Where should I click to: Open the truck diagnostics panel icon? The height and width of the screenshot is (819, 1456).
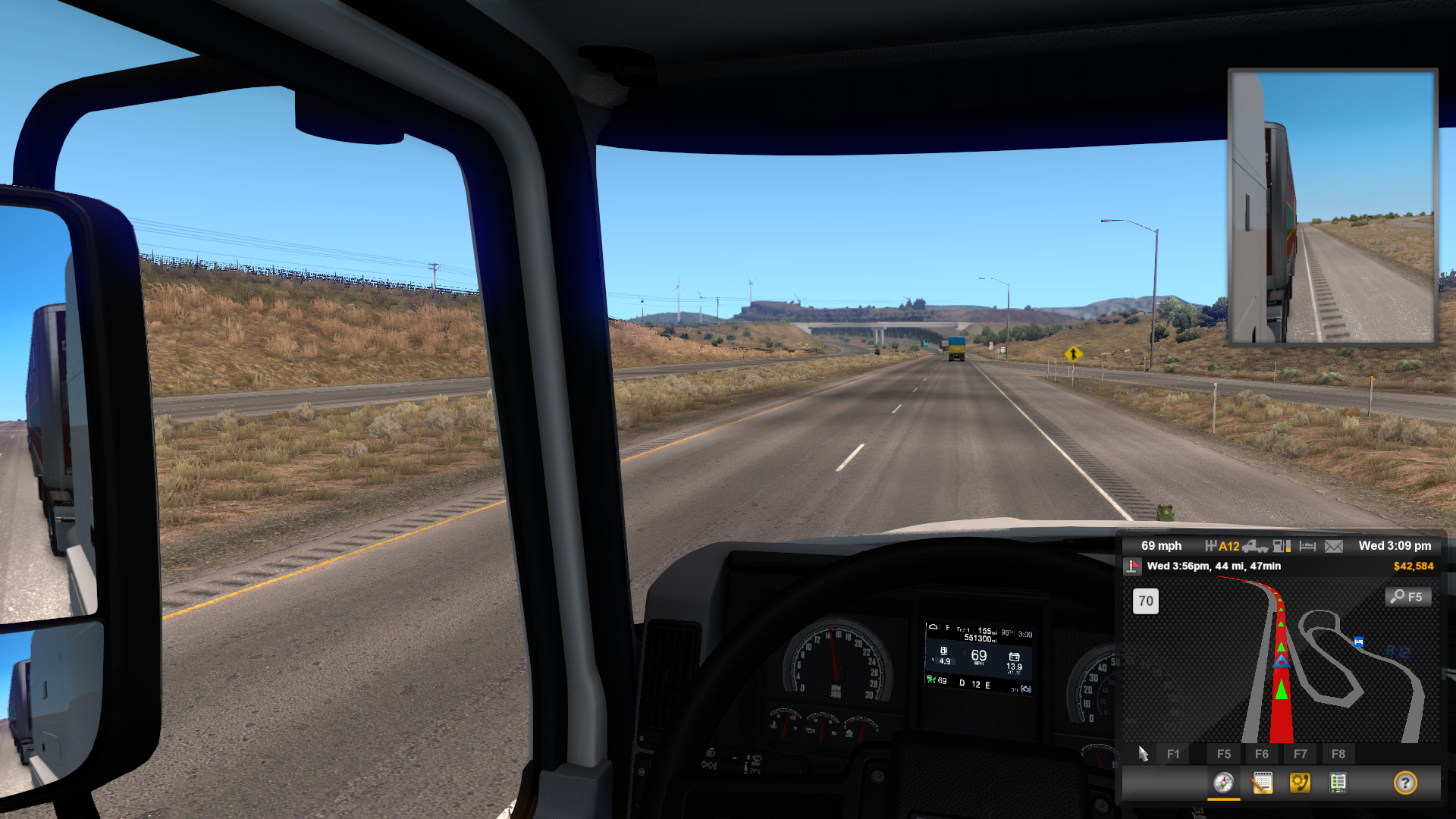pos(1338,784)
